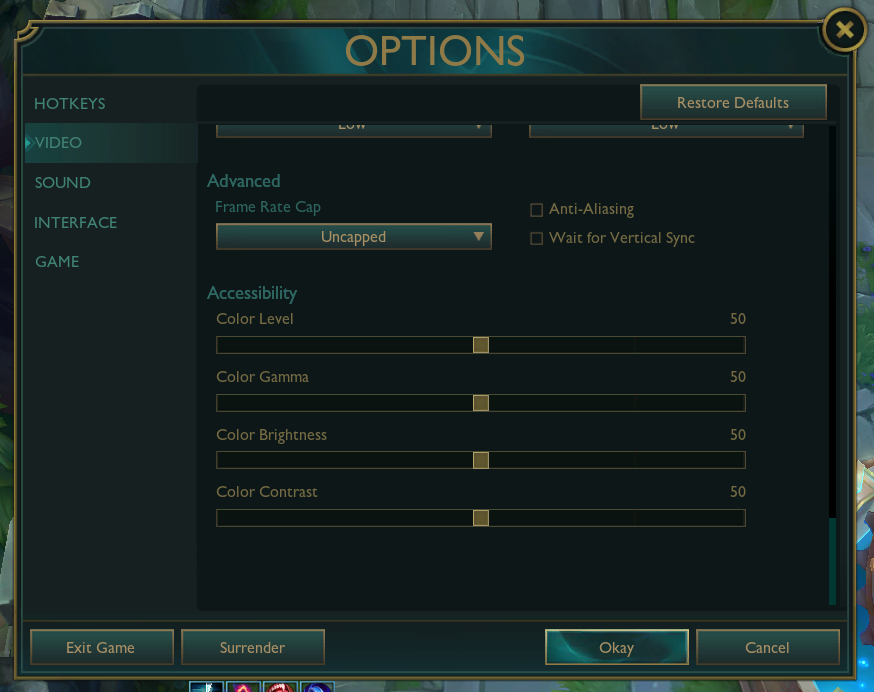This screenshot has height=692, width=874.
Task: Select the Video settings tab
Action: [x=59, y=143]
